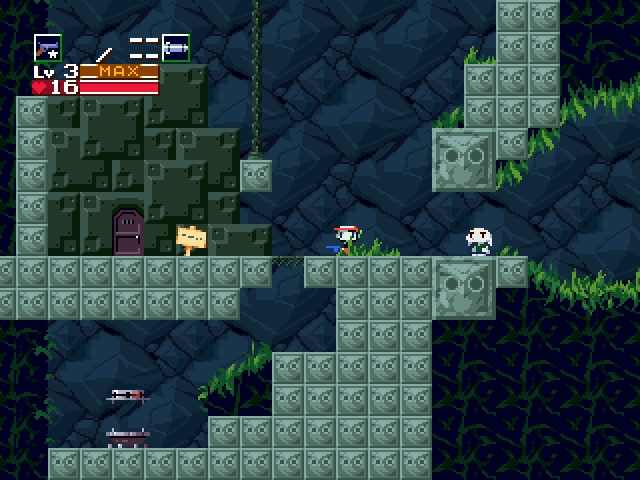
Task: Select the Polar Star gun weapon icon
Action: click(x=47, y=47)
